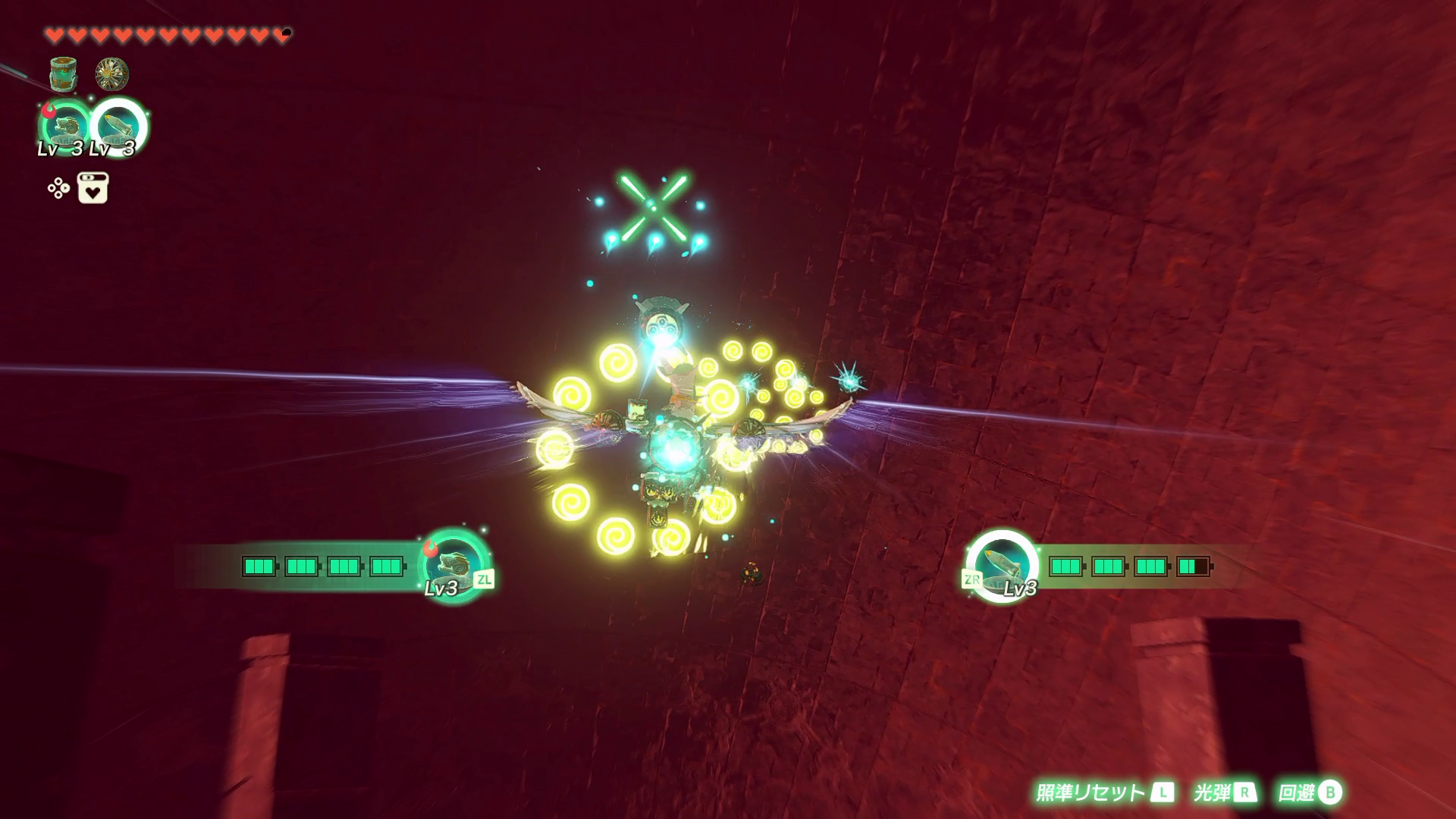Select the round Zonai fan wheel icon
The height and width of the screenshot is (819, 1456).
[x=111, y=74]
